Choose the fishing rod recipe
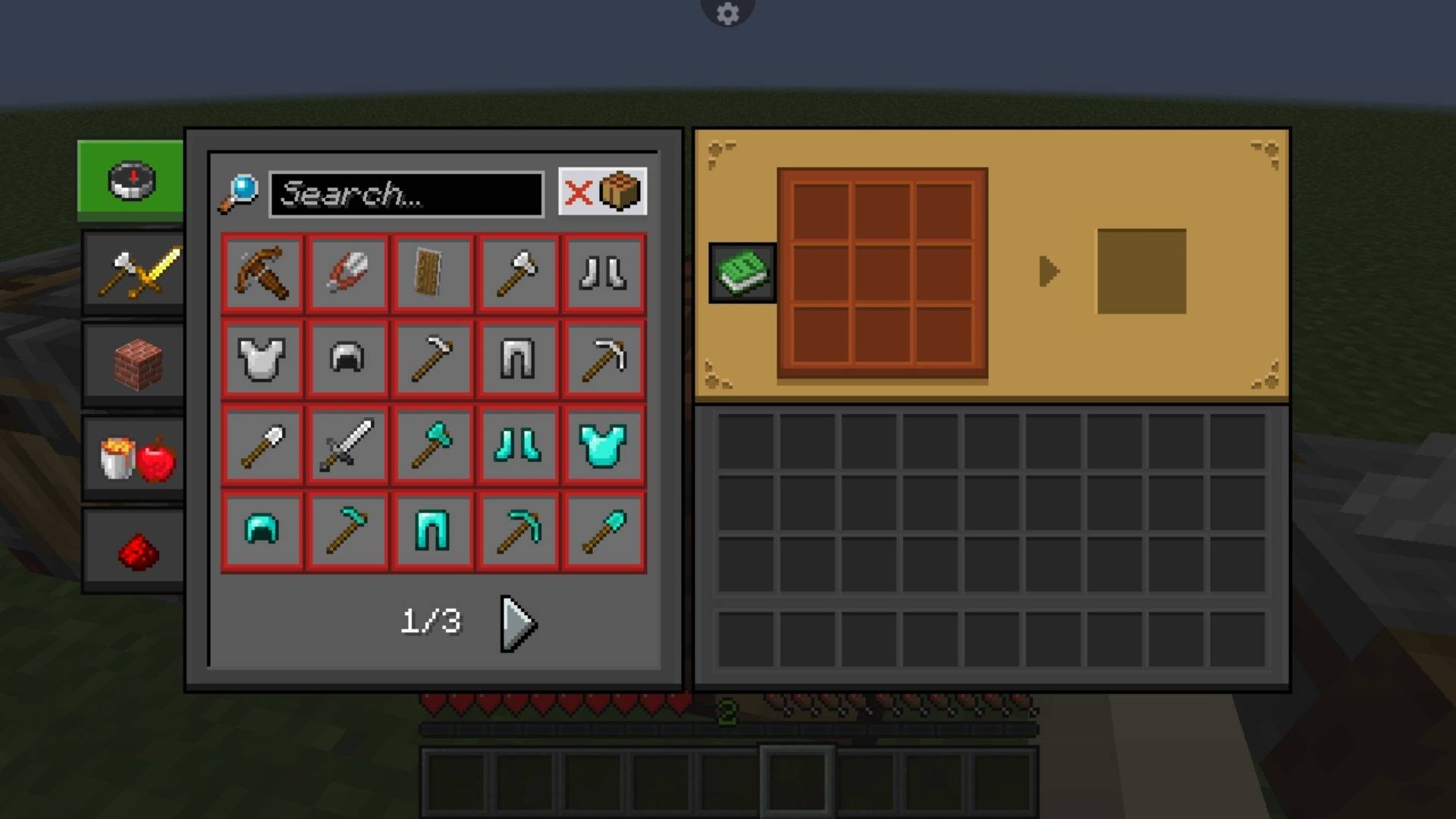The height and width of the screenshot is (819, 1456). click(347, 273)
